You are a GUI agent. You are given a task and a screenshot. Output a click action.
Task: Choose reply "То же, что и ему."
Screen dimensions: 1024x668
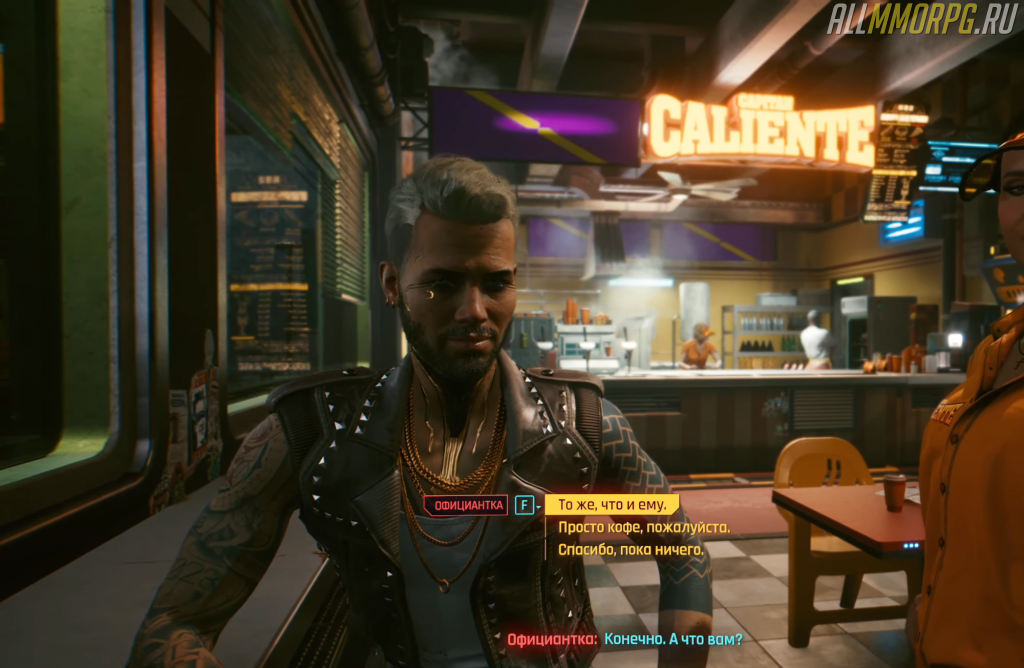point(611,505)
